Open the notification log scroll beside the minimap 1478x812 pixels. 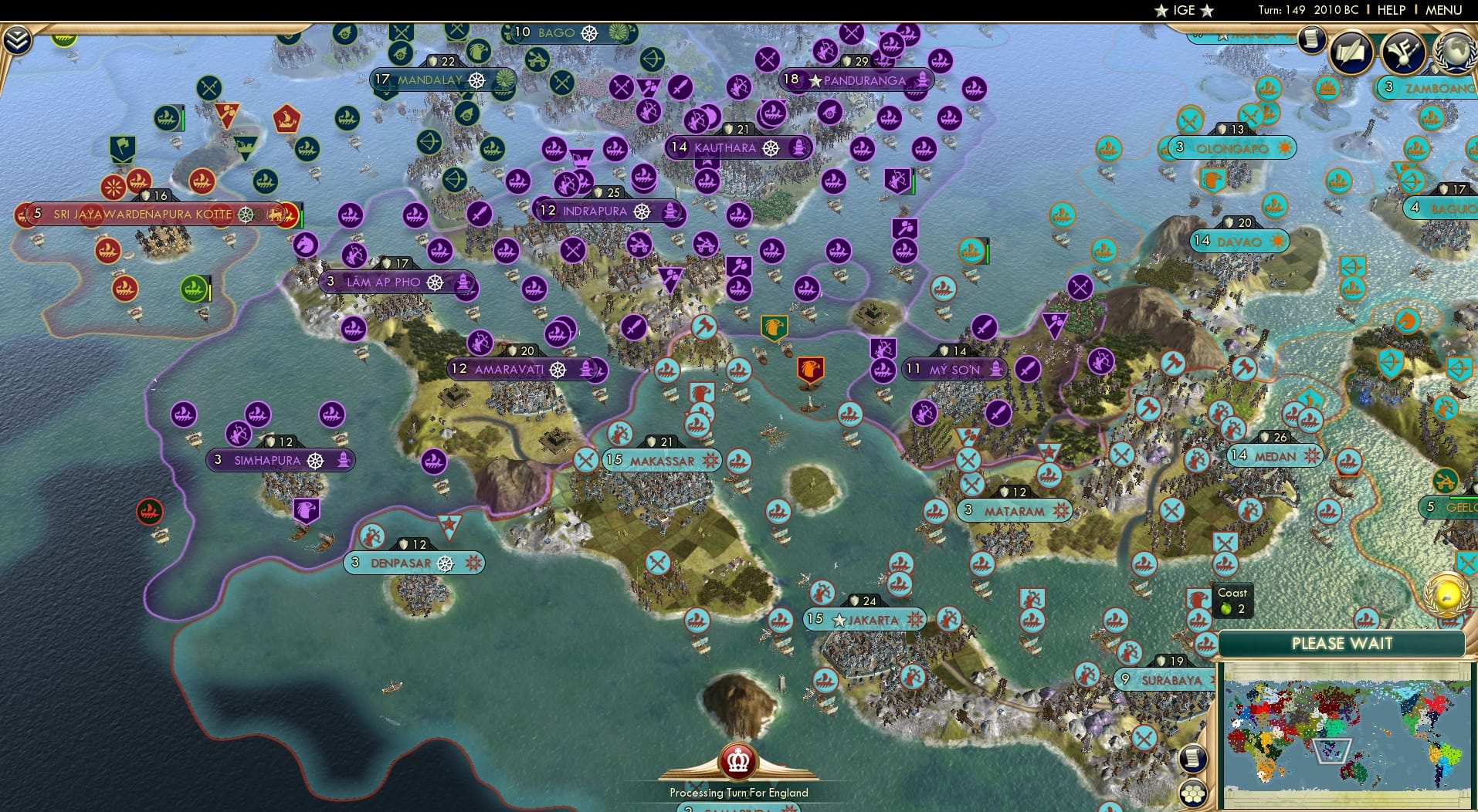pos(1194,758)
